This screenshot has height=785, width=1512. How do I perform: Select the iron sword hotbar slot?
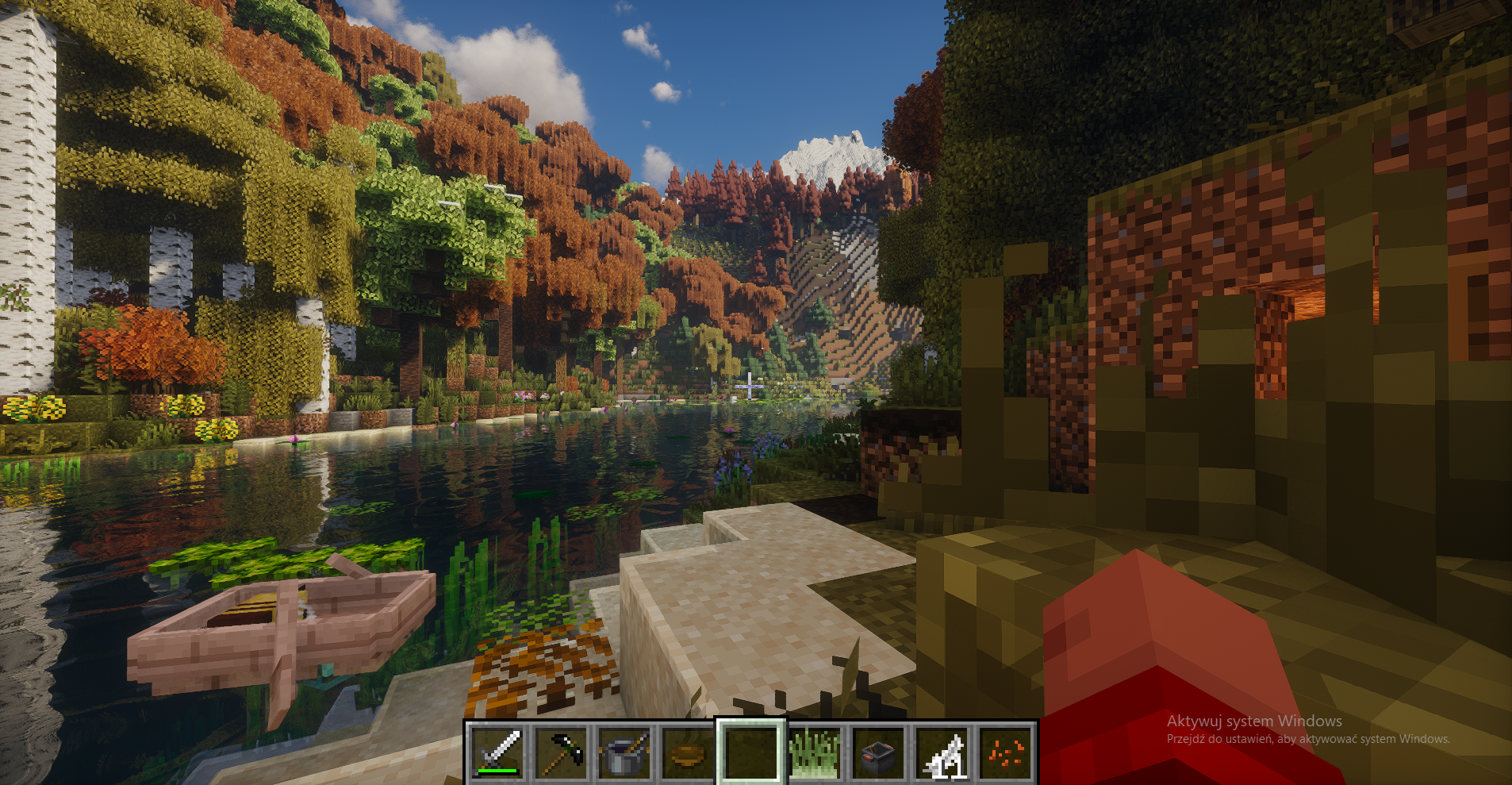[497, 752]
